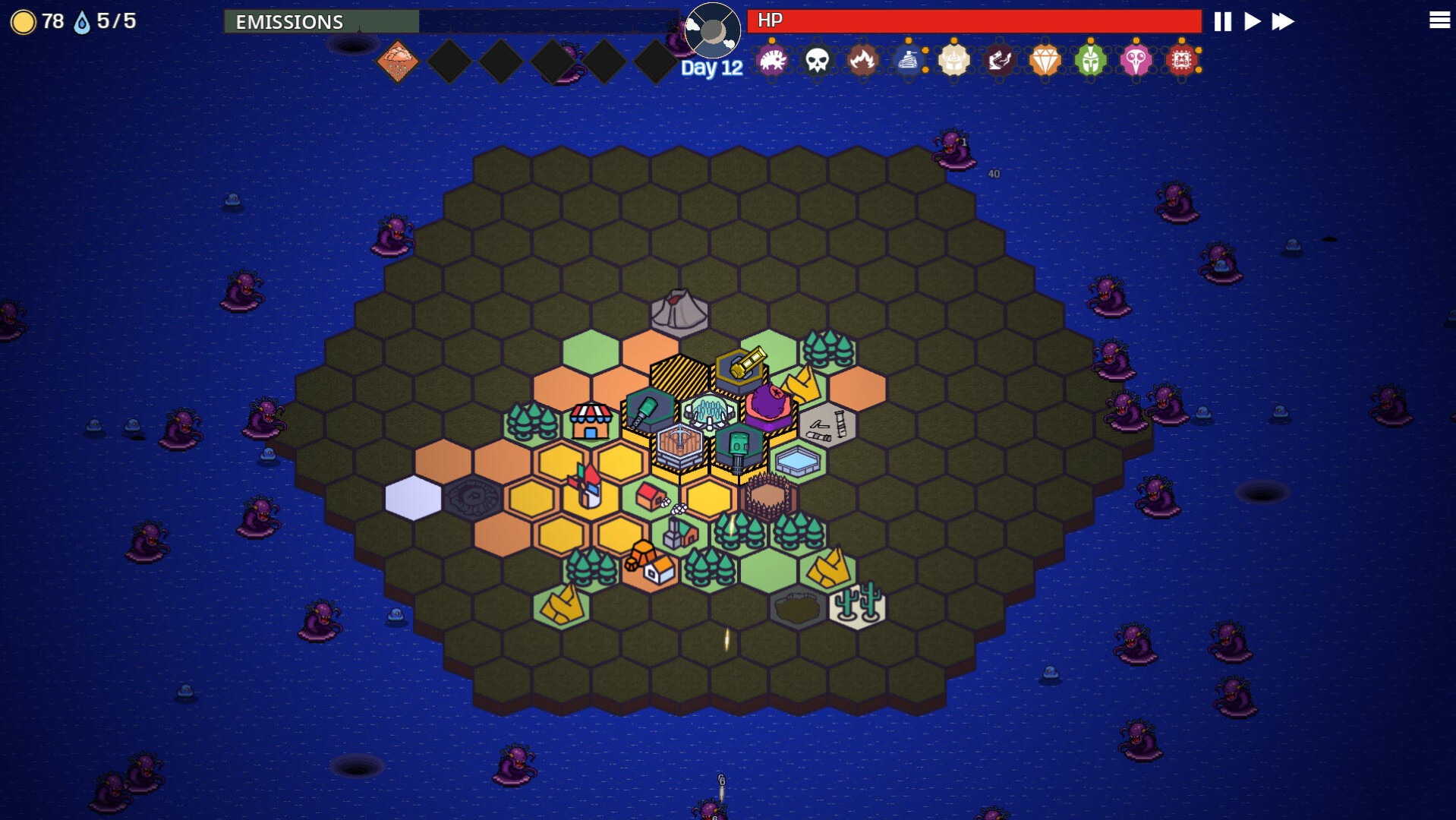Enable fast-forward game speed
This screenshot has width=1456, height=820.
pyautogui.click(x=1283, y=22)
